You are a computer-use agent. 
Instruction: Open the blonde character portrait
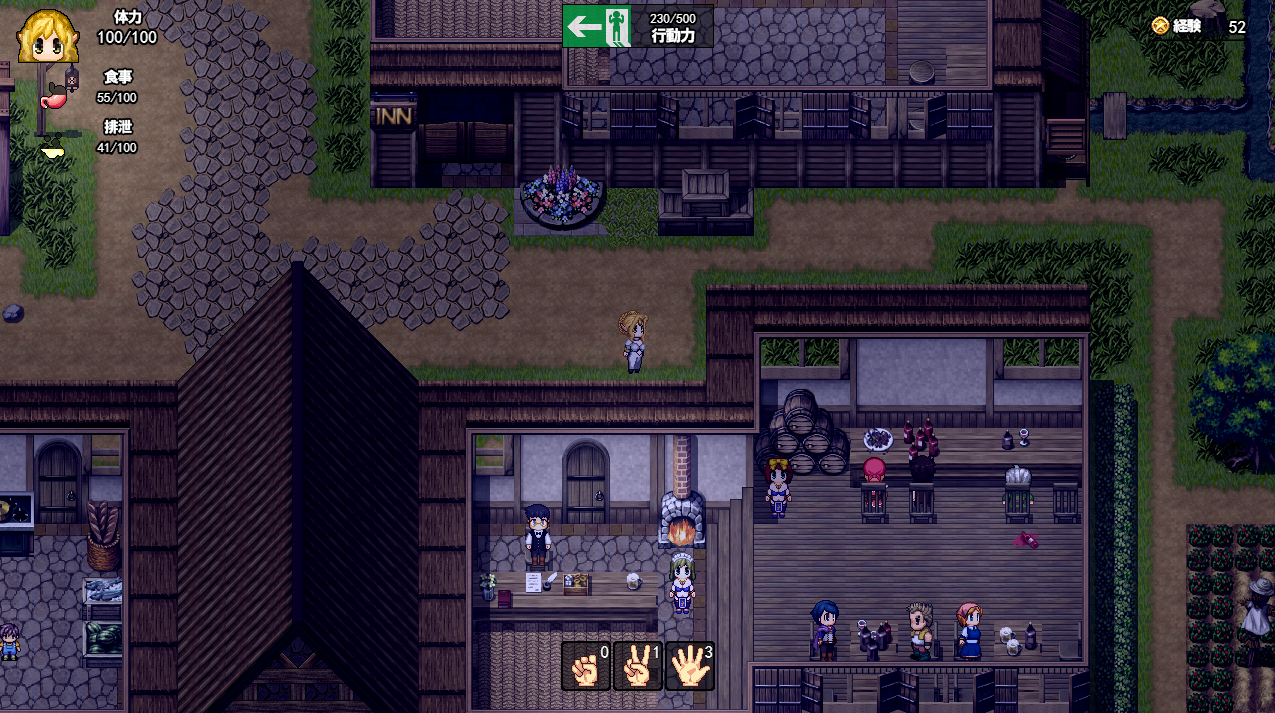pos(47,37)
